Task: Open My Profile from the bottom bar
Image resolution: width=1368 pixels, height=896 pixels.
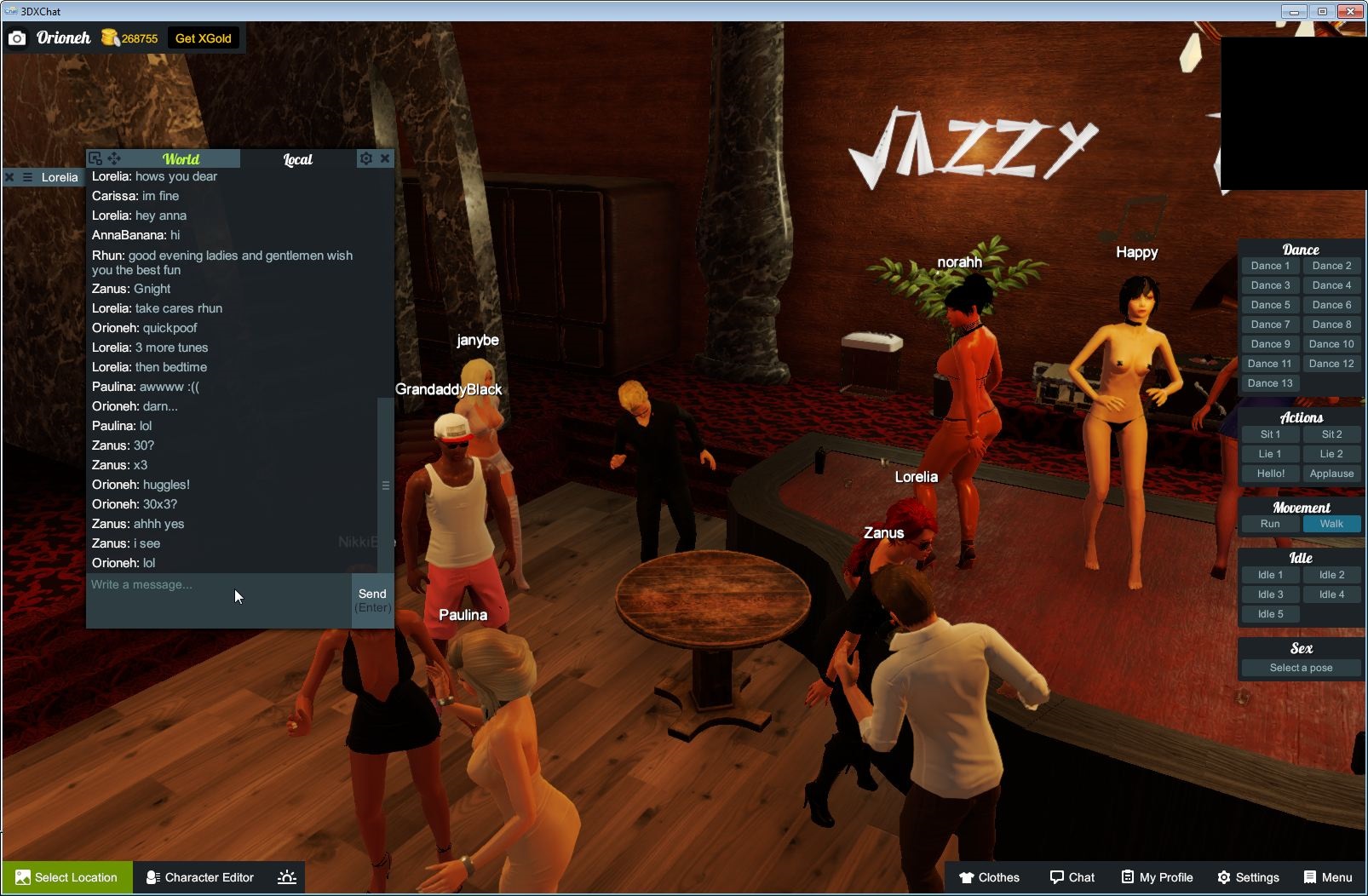Action: point(1156,877)
